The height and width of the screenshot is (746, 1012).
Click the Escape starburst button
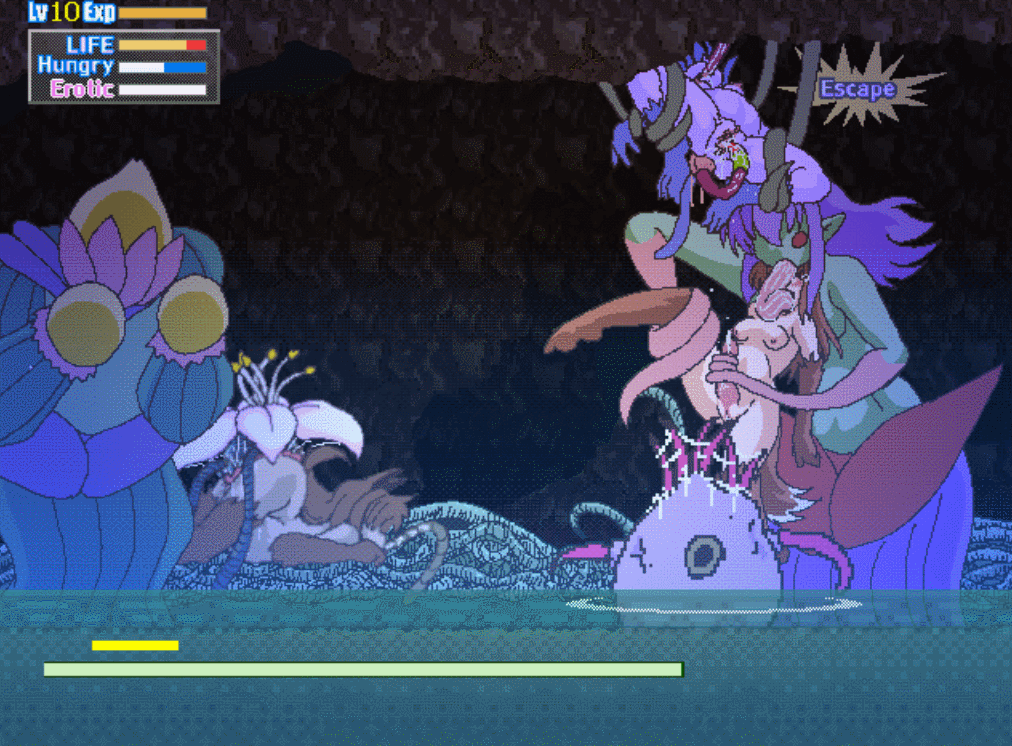pyautogui.click(x=857, y=89)
